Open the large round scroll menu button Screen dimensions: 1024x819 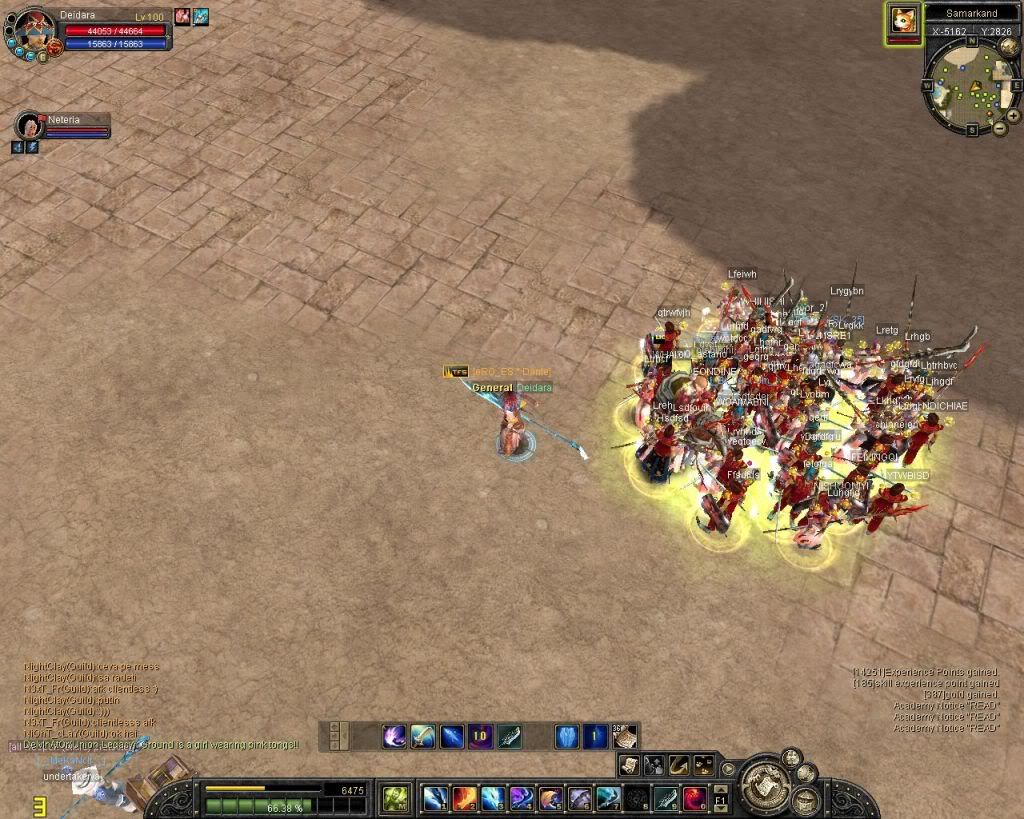765,783
